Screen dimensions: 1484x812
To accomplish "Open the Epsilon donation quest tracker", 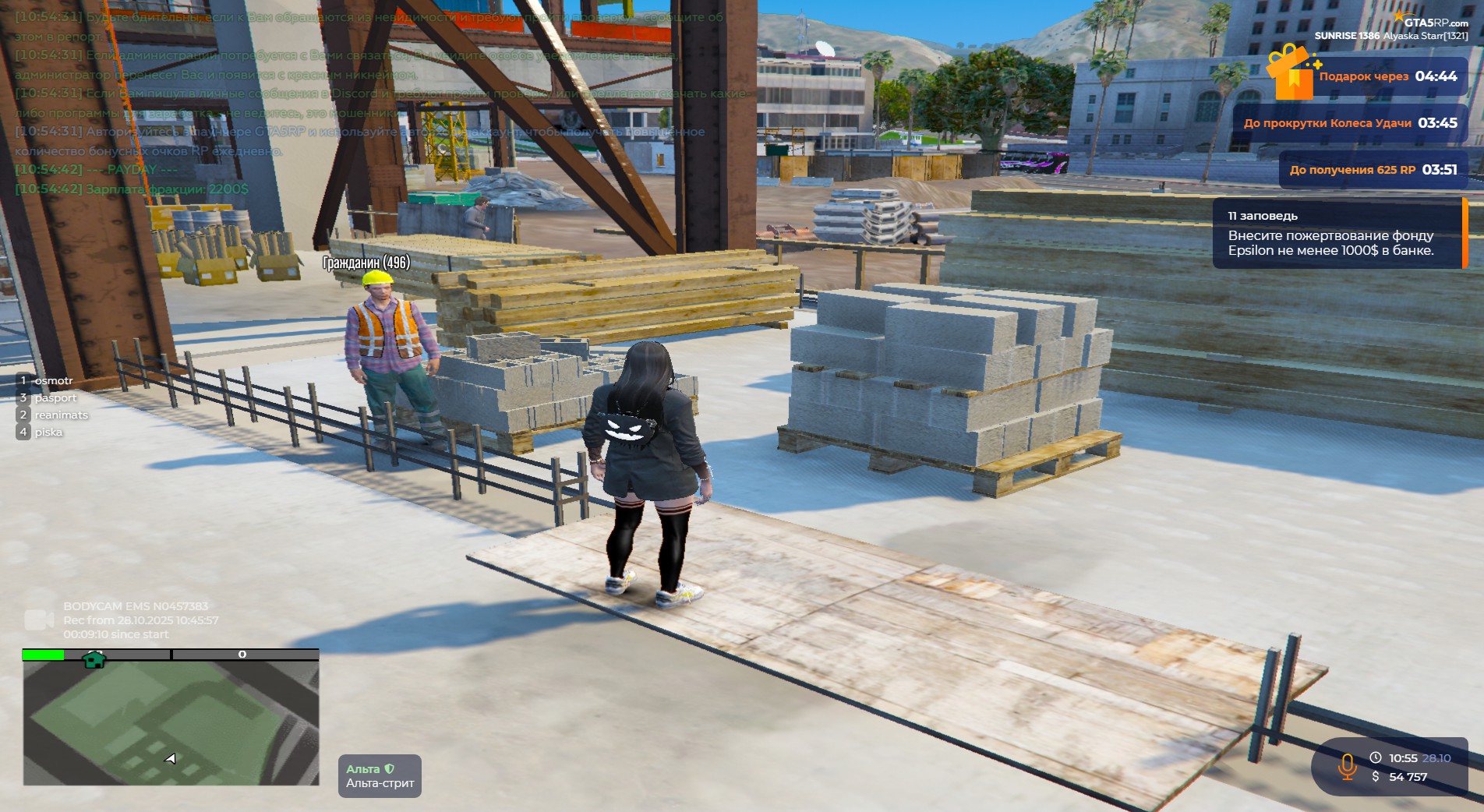I will click(1337, 234).
